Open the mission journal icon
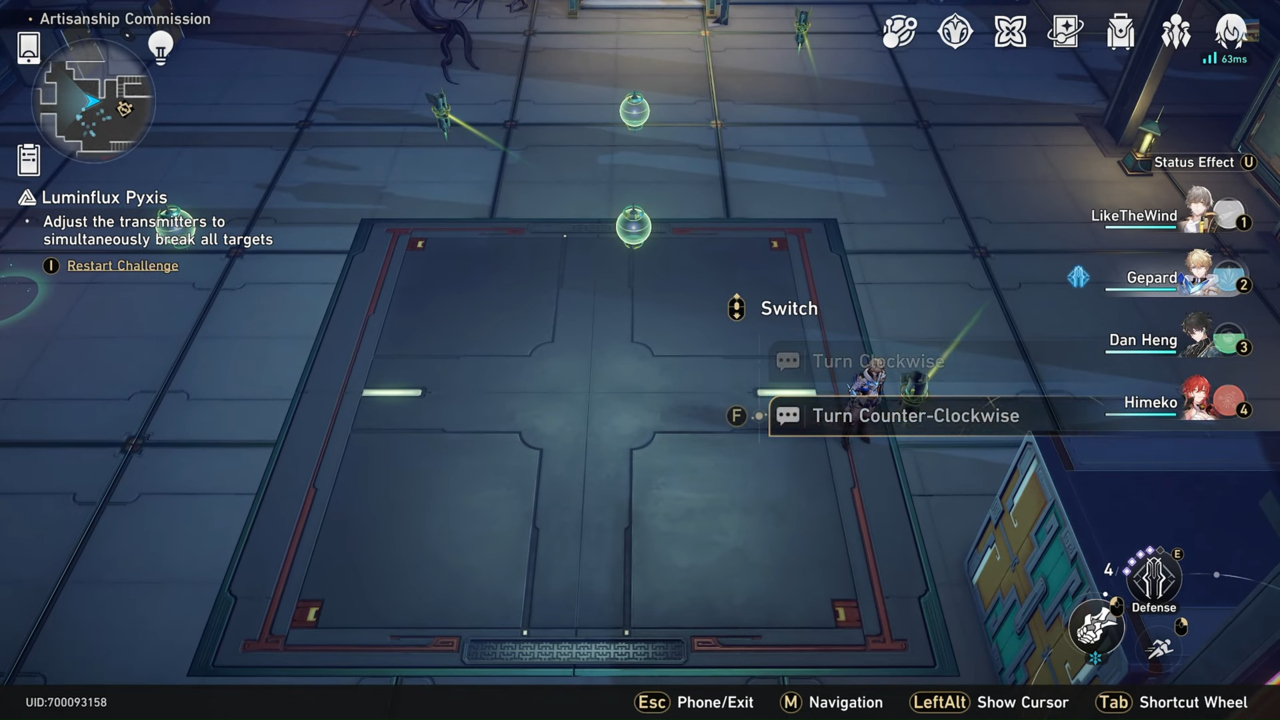 point(28,158)
